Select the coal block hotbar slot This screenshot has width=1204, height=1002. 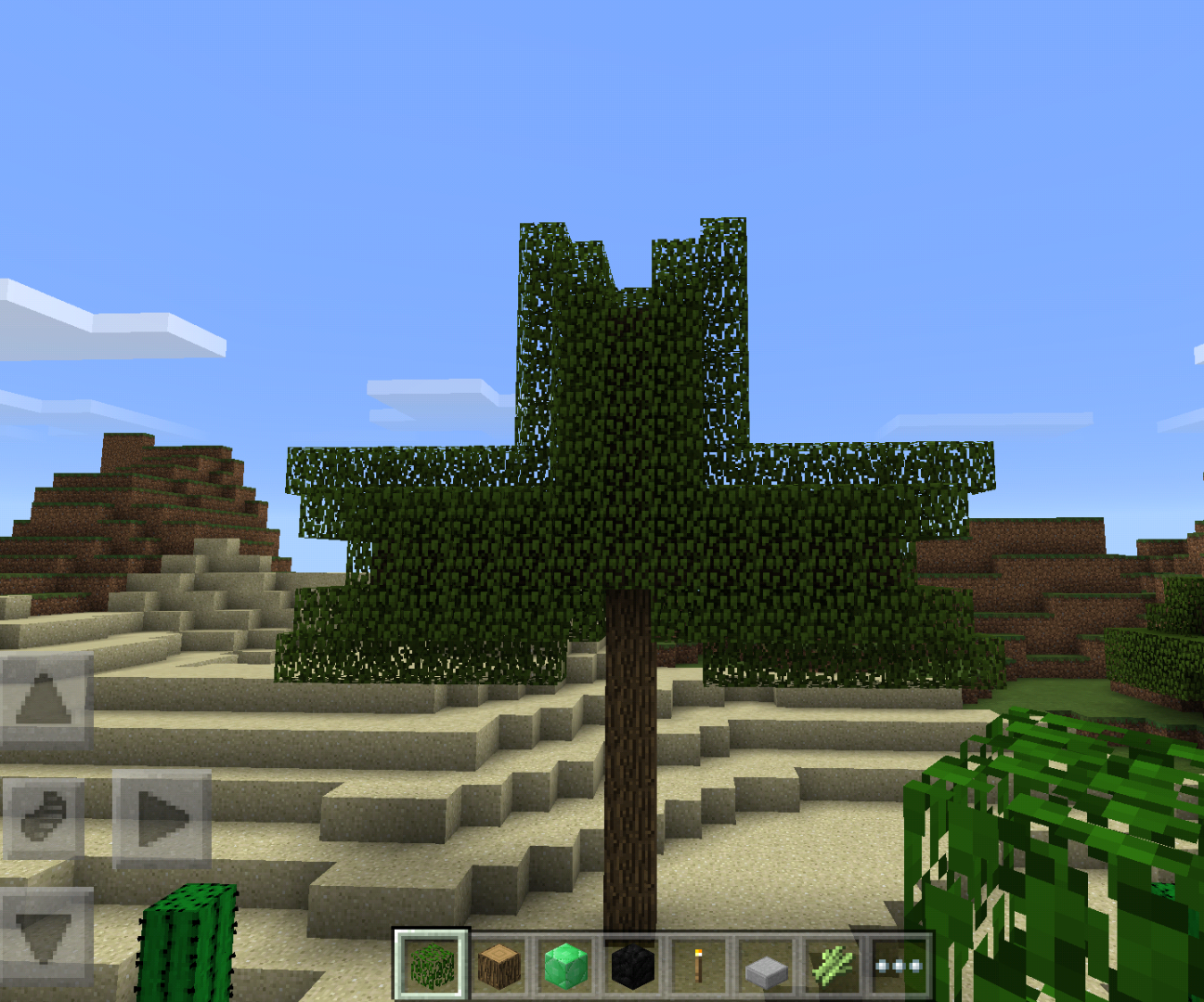click(x=632, y=966)
